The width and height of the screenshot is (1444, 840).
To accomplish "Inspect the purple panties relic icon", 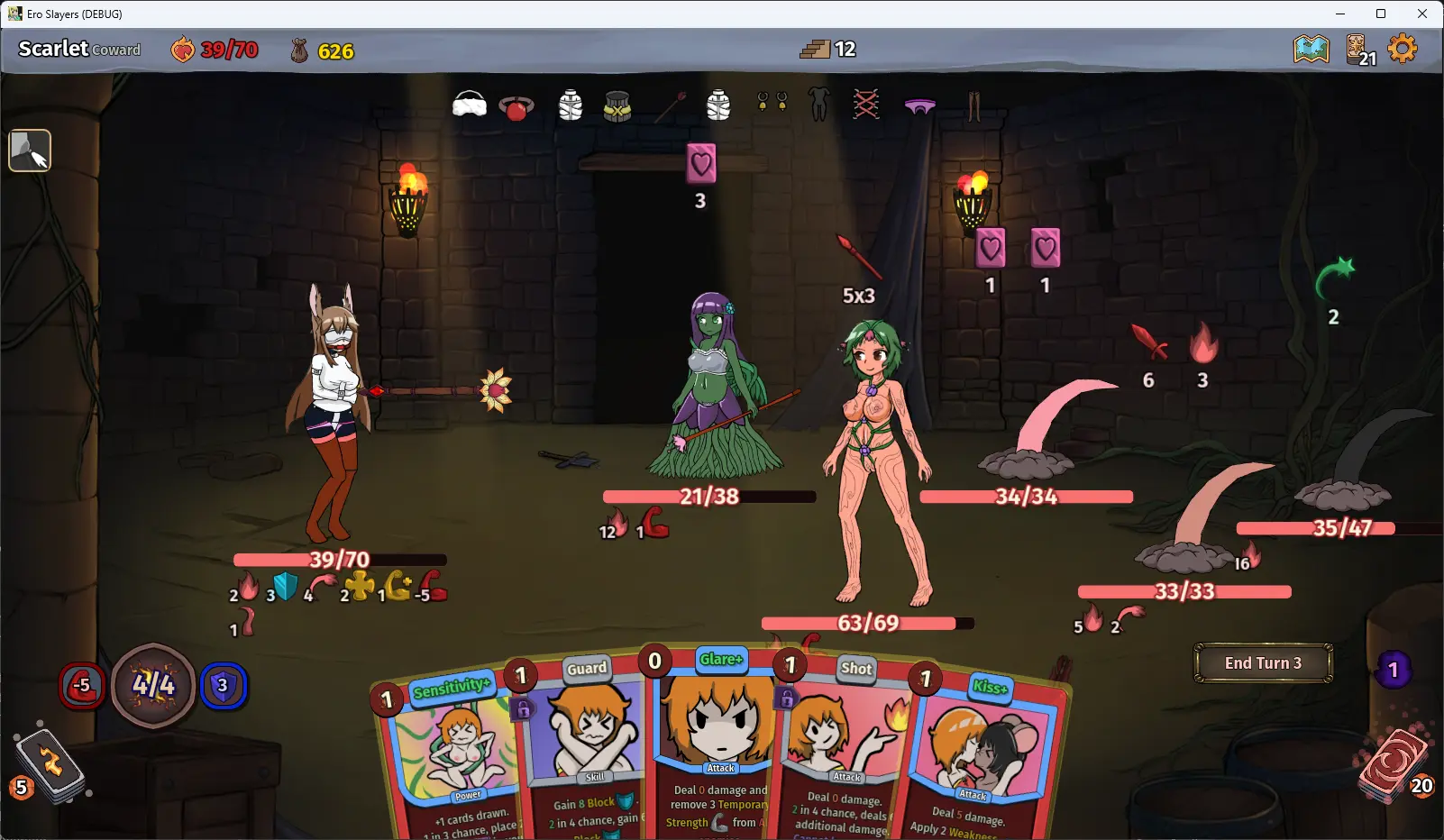I will pos(919,106).
